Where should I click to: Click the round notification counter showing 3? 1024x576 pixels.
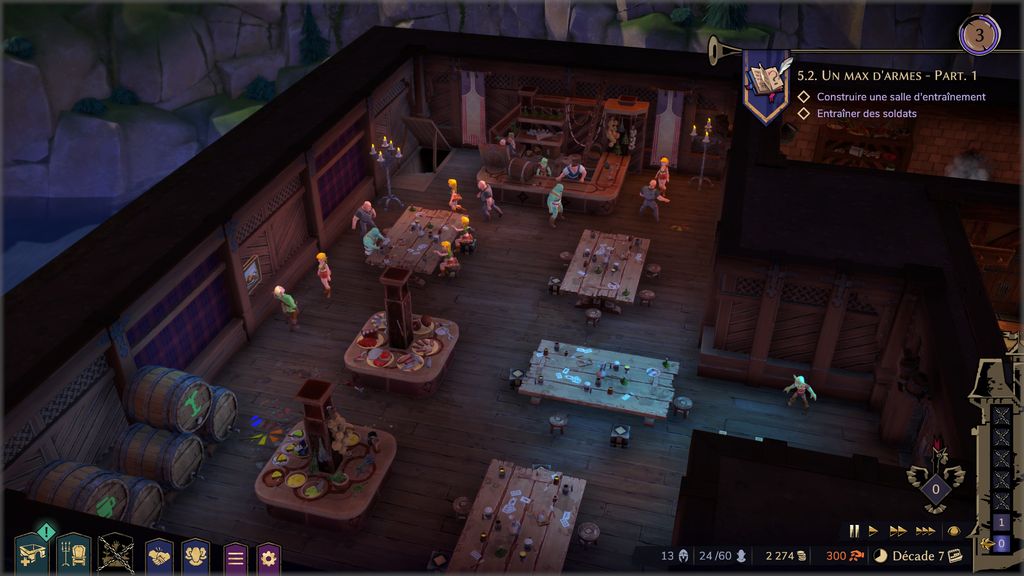click(979, 36)
